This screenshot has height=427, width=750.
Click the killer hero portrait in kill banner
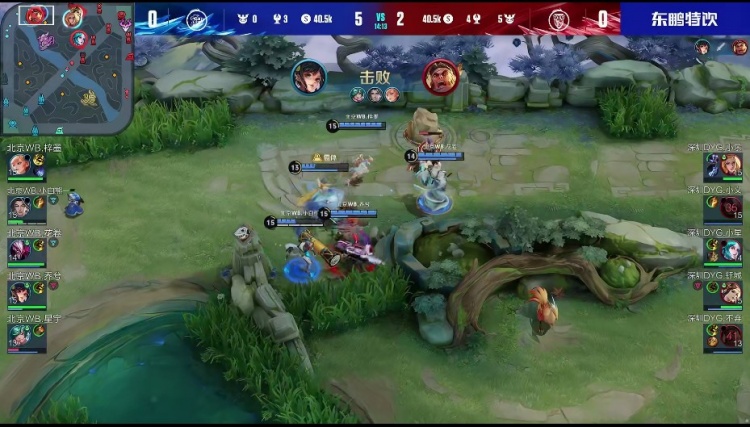tap(309, 75)
